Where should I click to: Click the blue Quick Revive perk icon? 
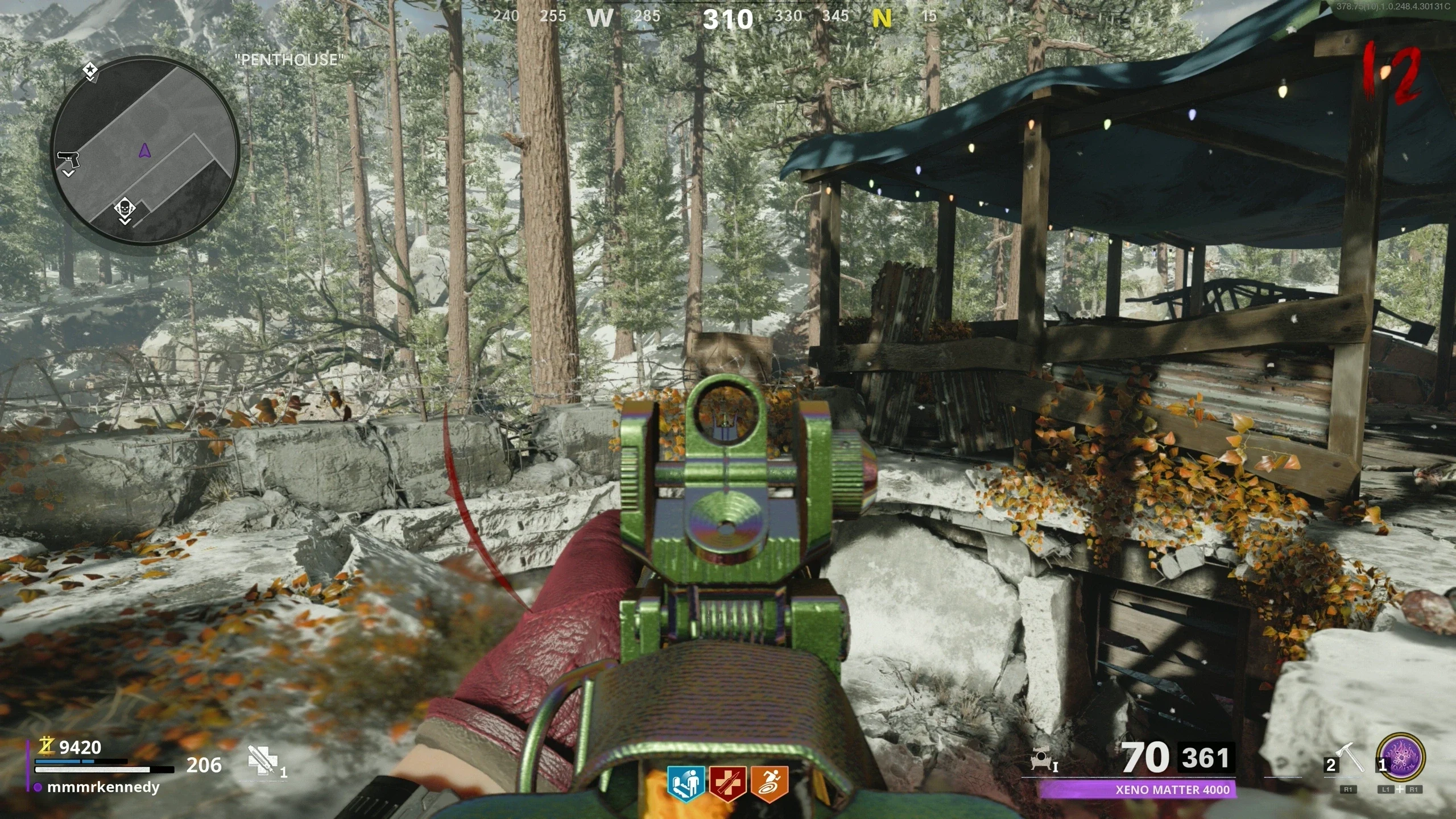pyautogui.click(x=686, y=784)
